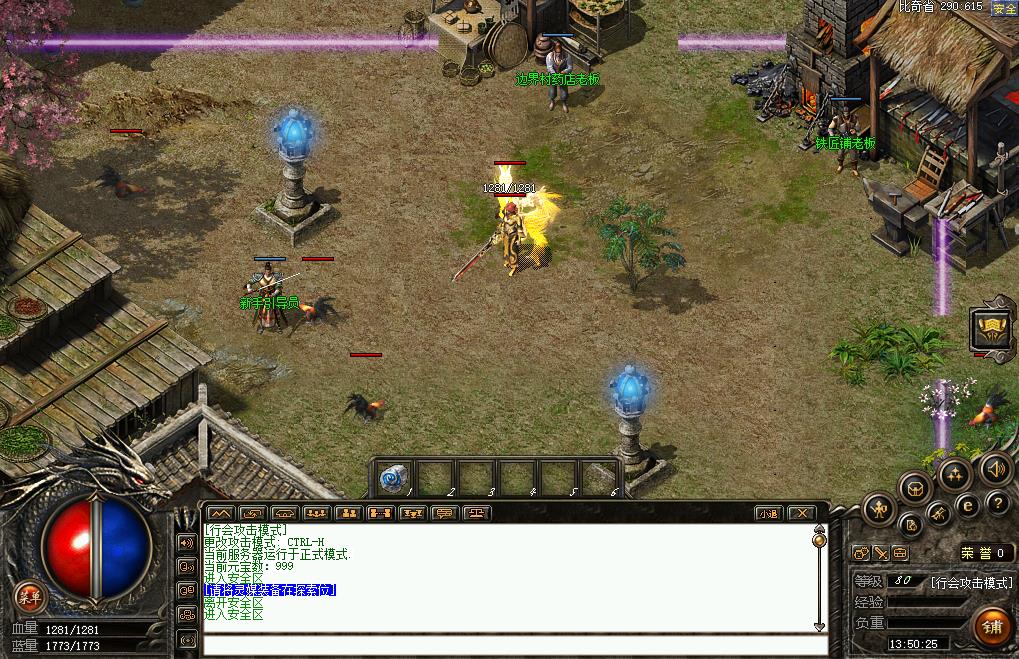Open the character figure icon
Image resolution: width=1019 pixels, height=659 pixels.
tap(877, 507)
